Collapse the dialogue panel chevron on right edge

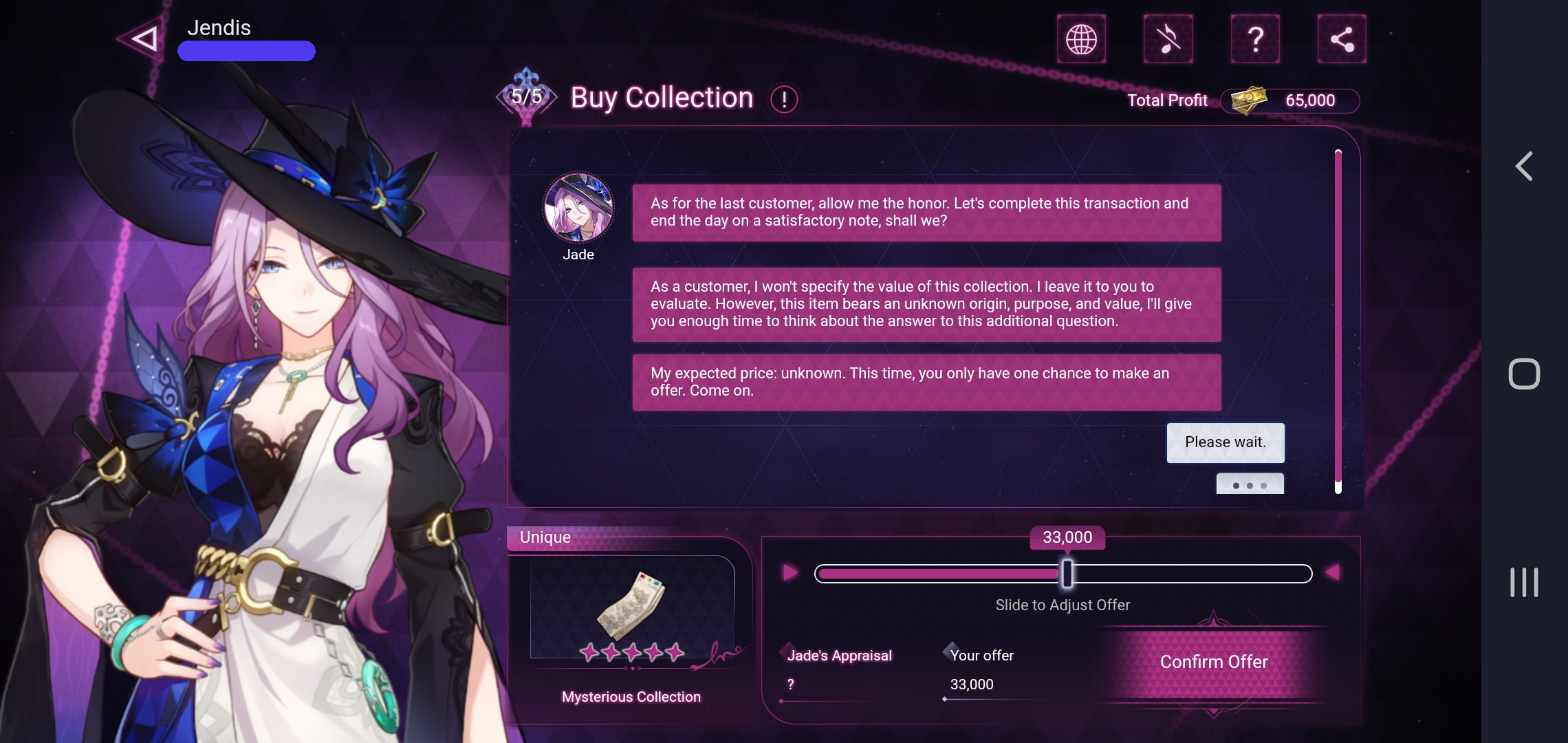coord(1524,165)
